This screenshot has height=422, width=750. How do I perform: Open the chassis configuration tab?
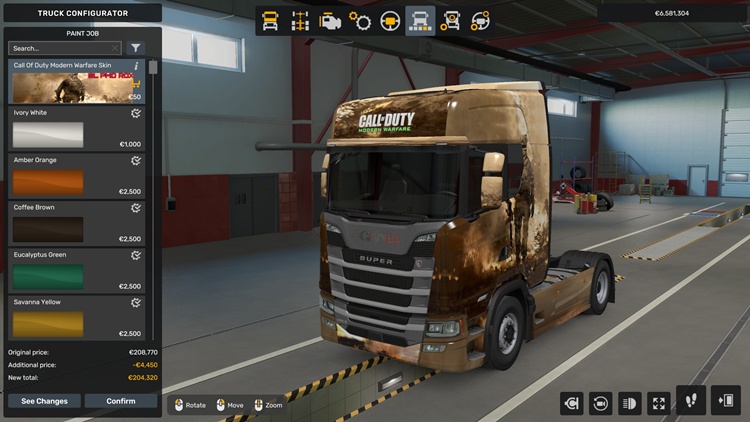point(299,20)
